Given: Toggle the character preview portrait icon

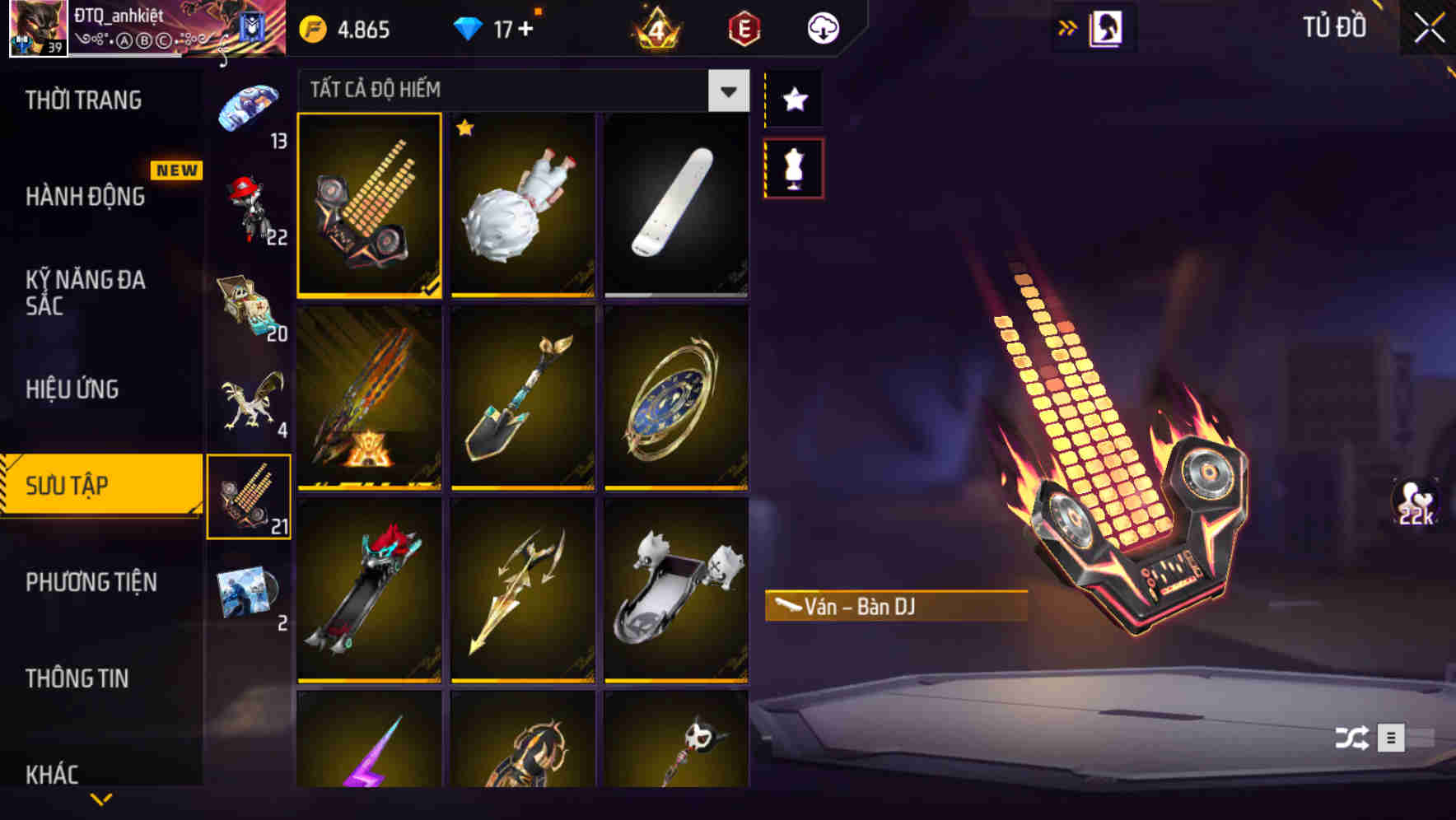Looking at the screenshot, I should tap(1106, 27).
